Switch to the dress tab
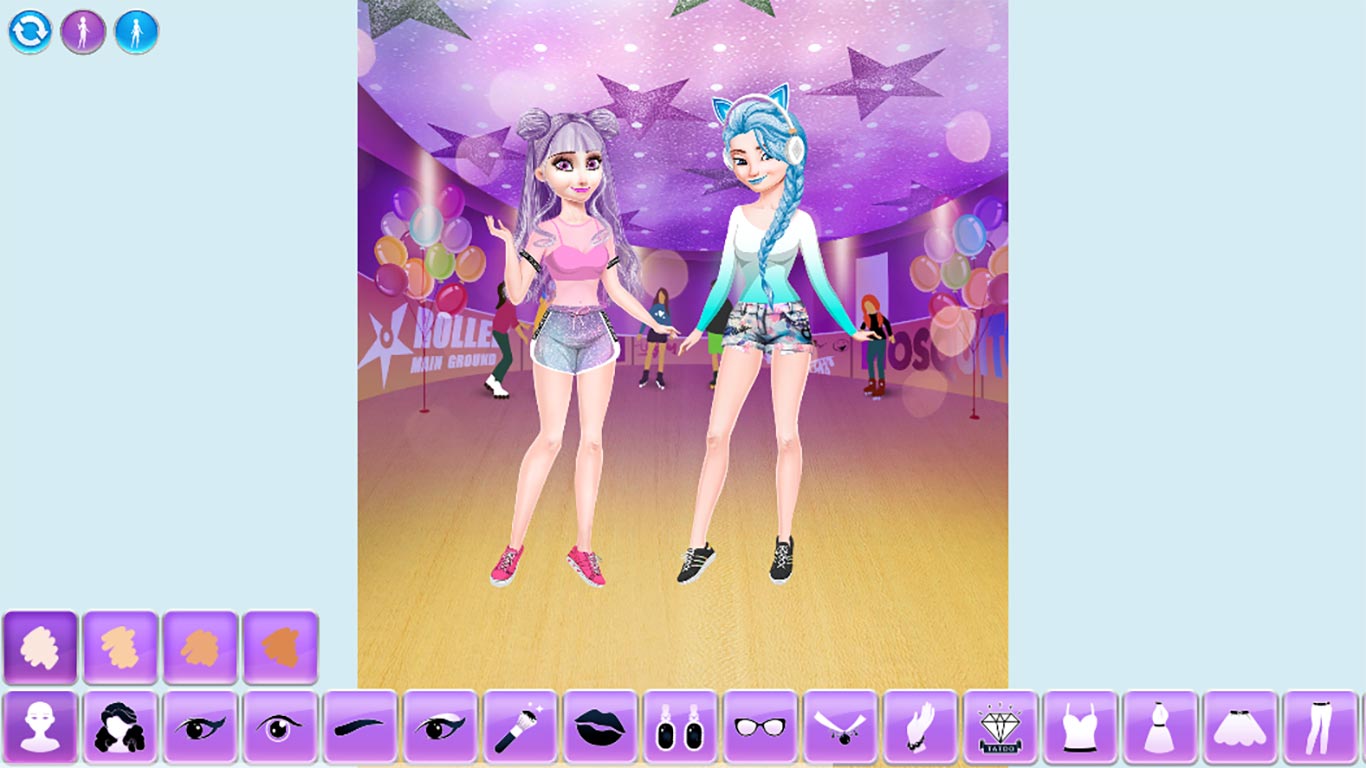Screen dimensions: 1366x768 click(1158, 730)
